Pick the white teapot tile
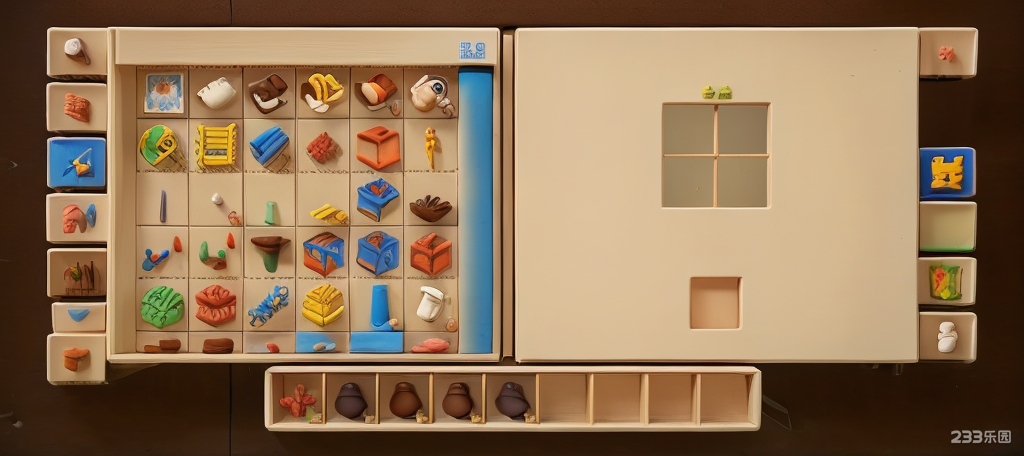1024x456 pixels. click(216, 93)
